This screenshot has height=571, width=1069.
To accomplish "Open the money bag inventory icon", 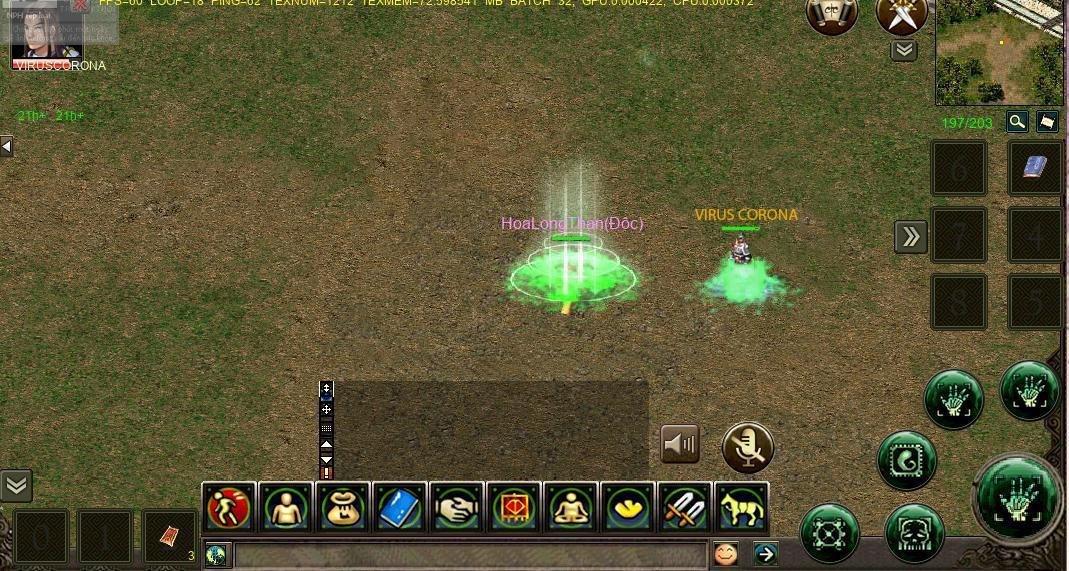I will [x=343, y=508].
